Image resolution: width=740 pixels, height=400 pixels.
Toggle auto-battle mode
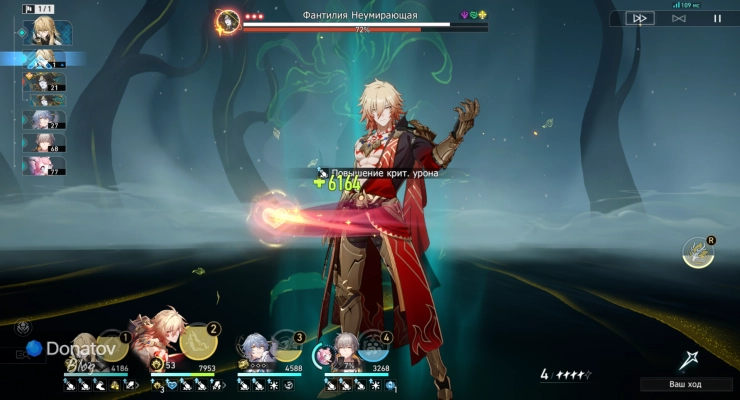(679, 18)
